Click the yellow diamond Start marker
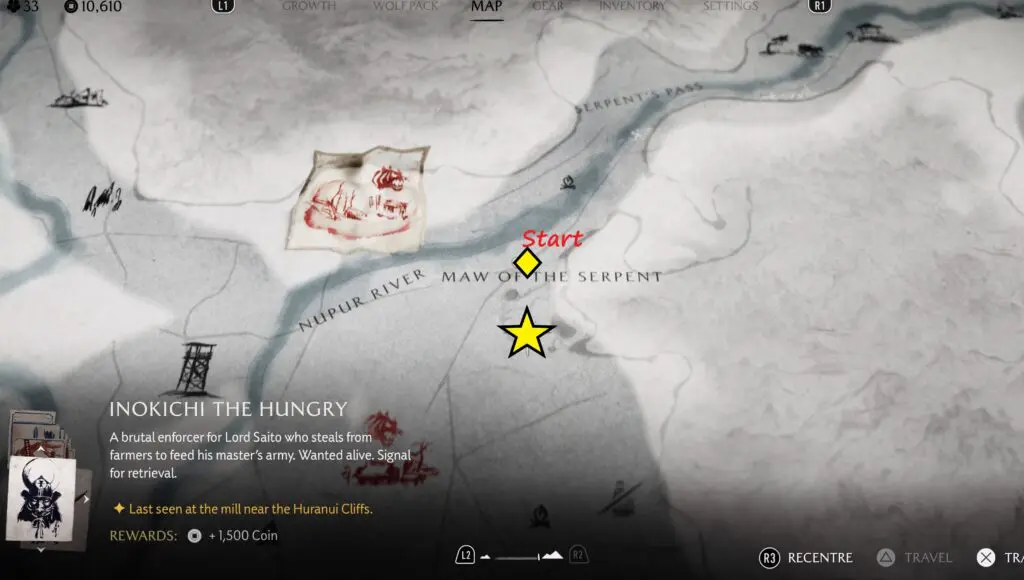Viewport: 1024px width, 580px height. click(527, 263)
